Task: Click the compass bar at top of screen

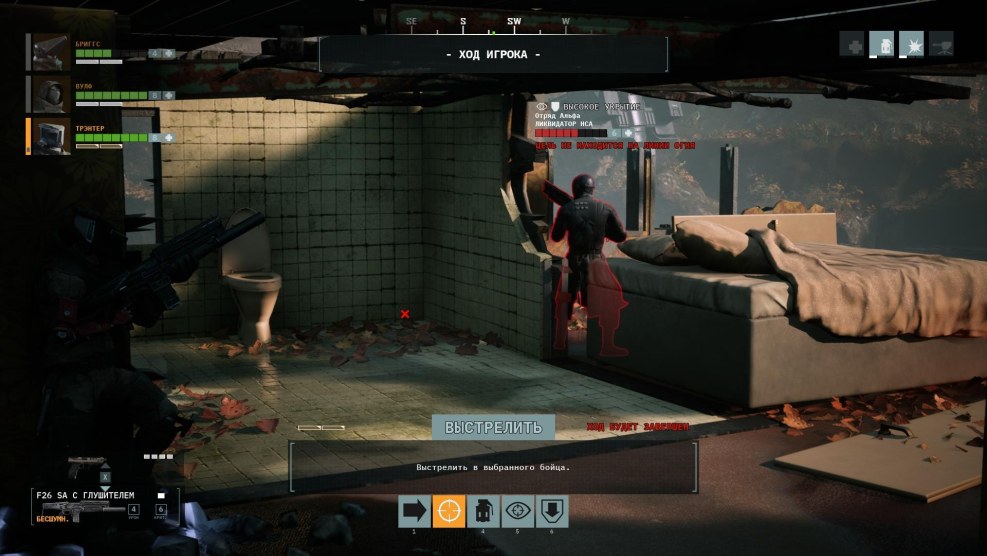Action: pyautogui.click(x=487, y=20)
